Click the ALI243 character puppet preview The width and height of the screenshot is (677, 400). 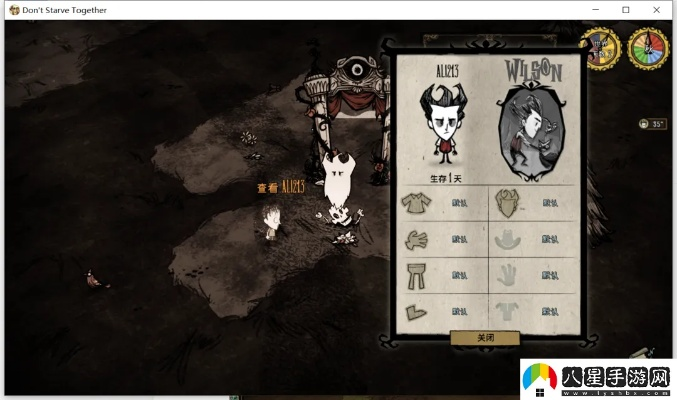pyautogui.click(x=443, y=123)
